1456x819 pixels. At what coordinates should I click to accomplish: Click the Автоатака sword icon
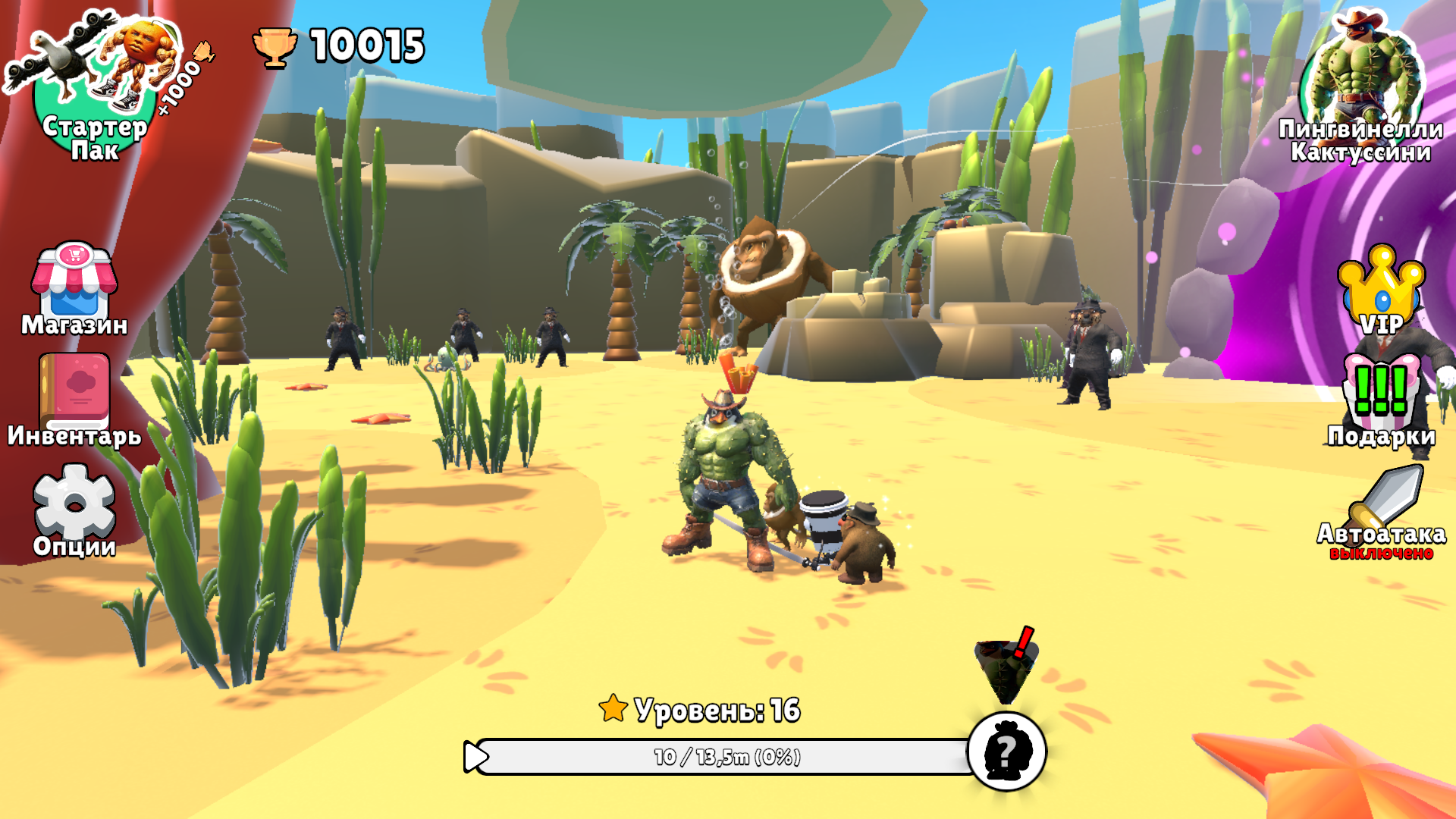point(1385,497)
